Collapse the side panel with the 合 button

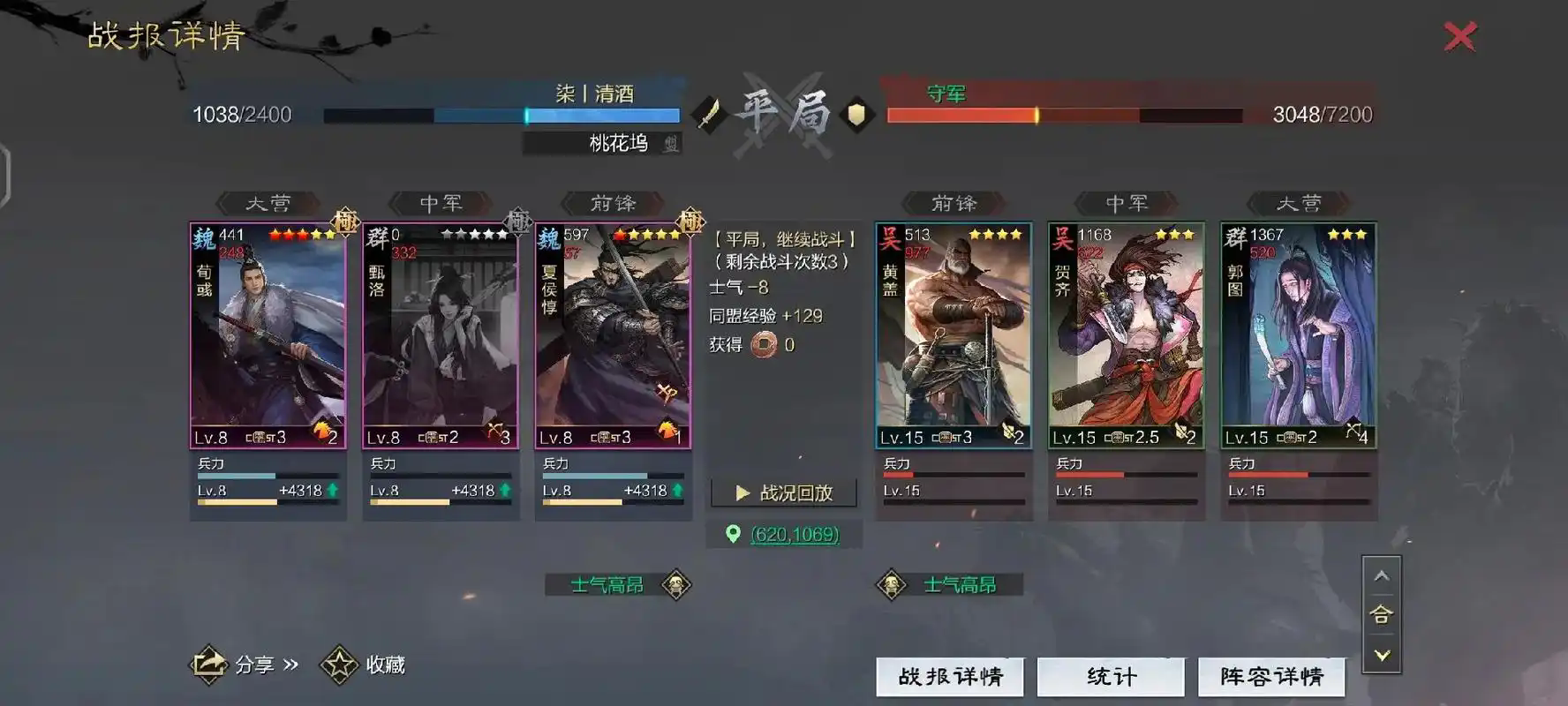[x=1383, y=616]
